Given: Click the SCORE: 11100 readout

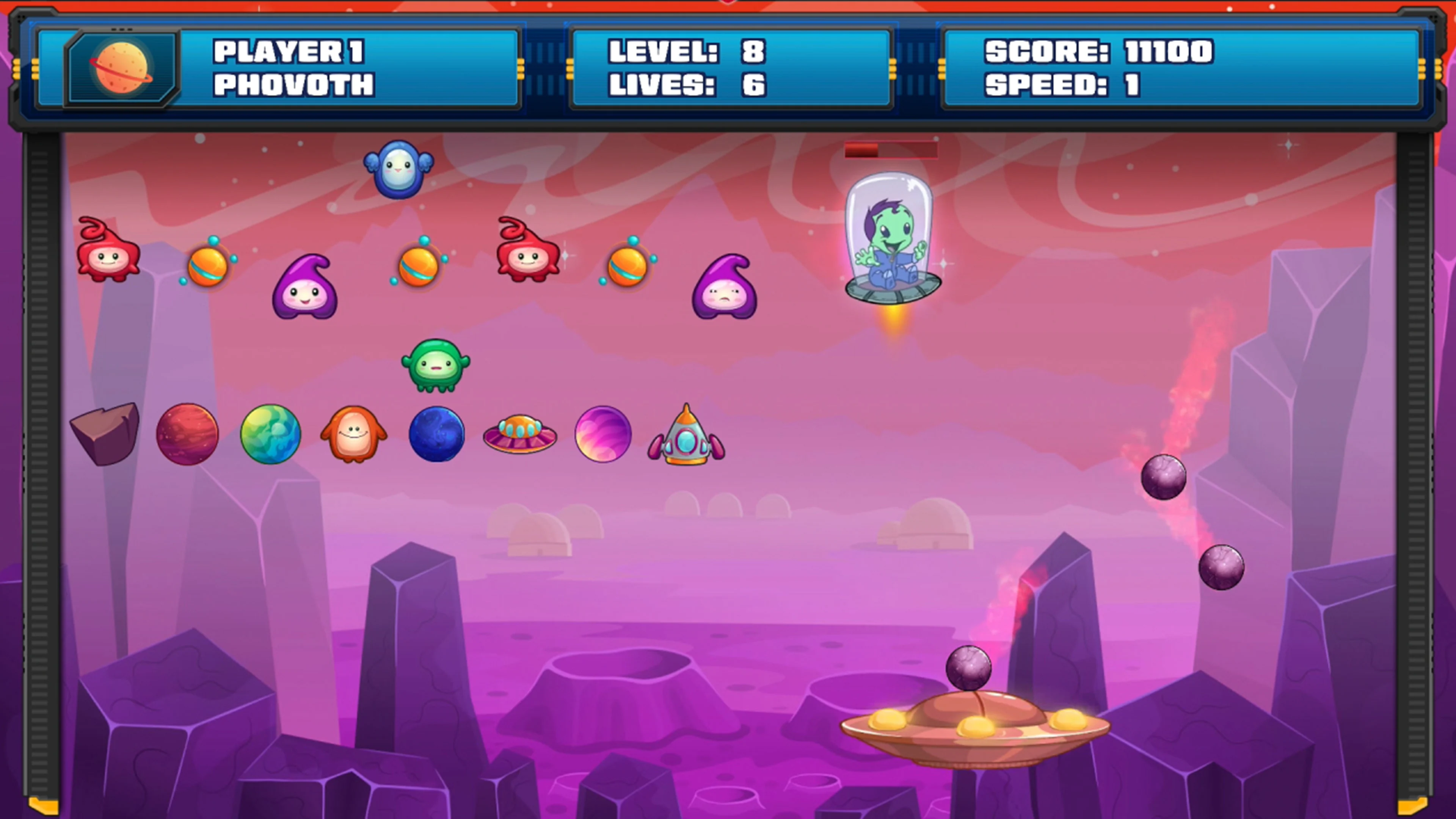Looking at the screenshot, I should click(1097, 53).
